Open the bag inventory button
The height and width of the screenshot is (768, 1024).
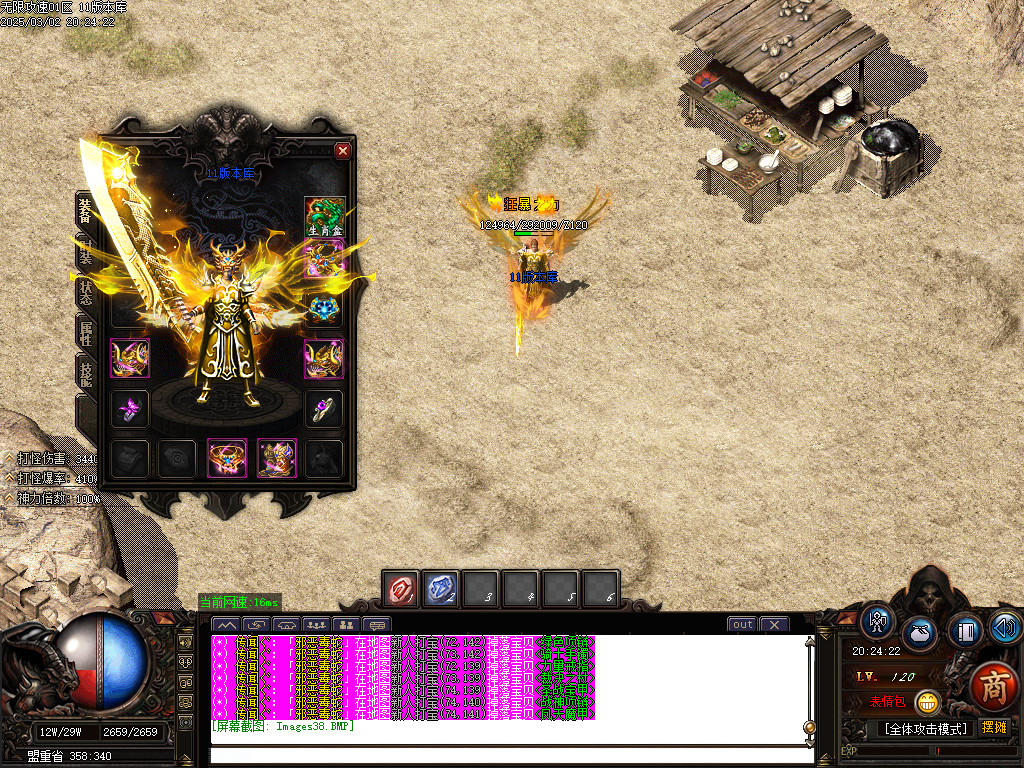(x=920, y=634)
